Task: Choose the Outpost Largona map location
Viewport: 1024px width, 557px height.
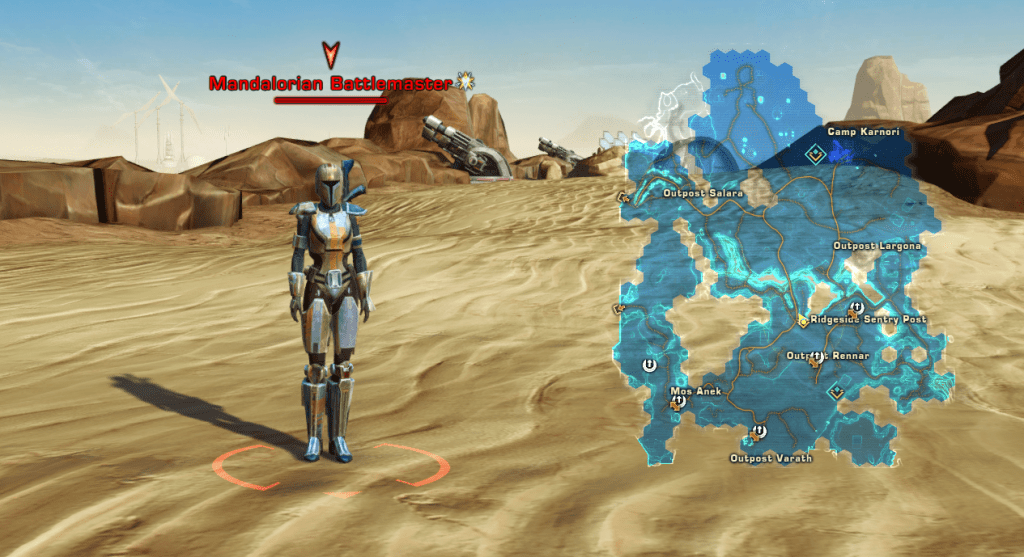Action: [877, 246]
